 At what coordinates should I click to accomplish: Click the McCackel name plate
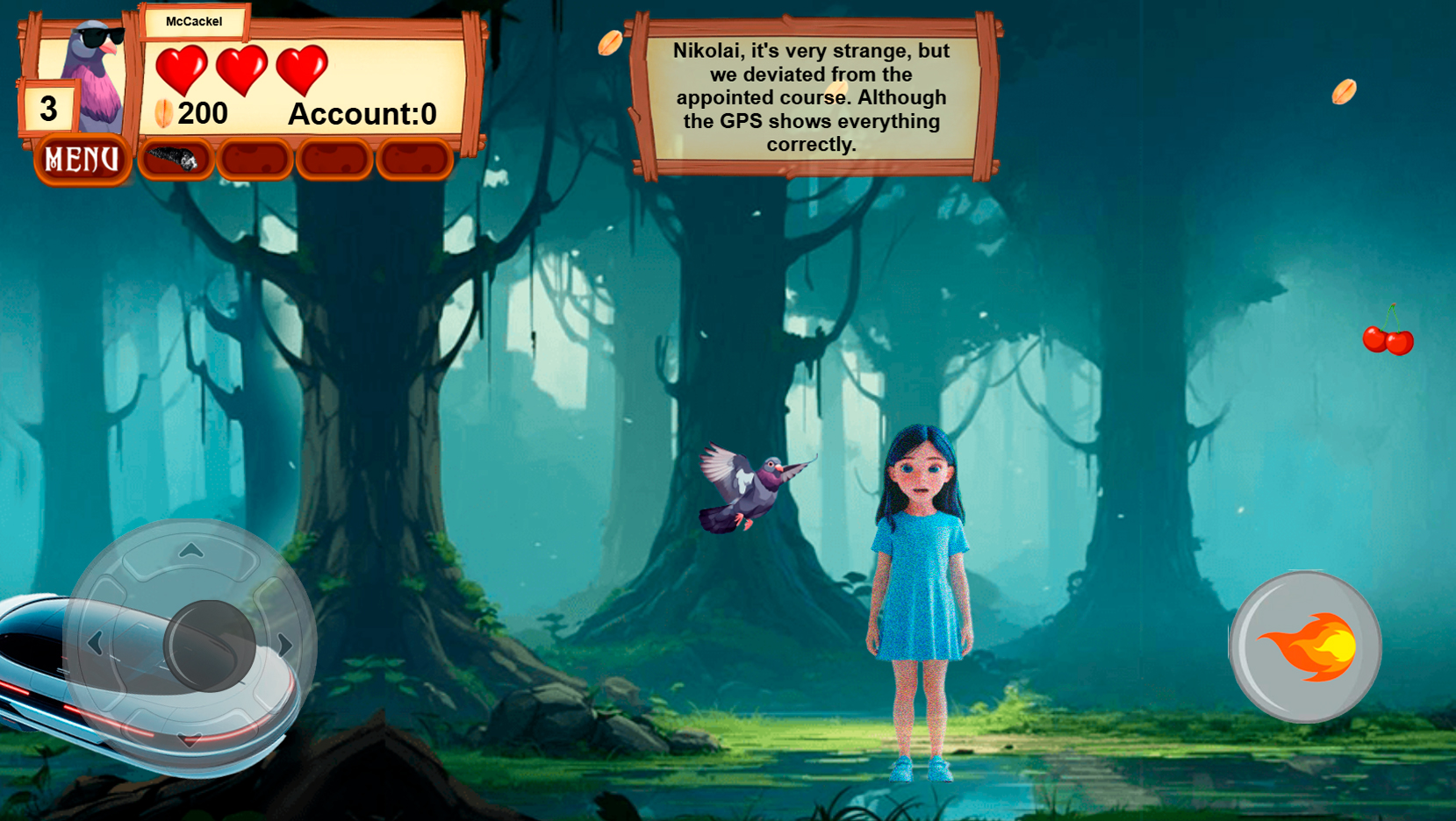coord(194,21)
